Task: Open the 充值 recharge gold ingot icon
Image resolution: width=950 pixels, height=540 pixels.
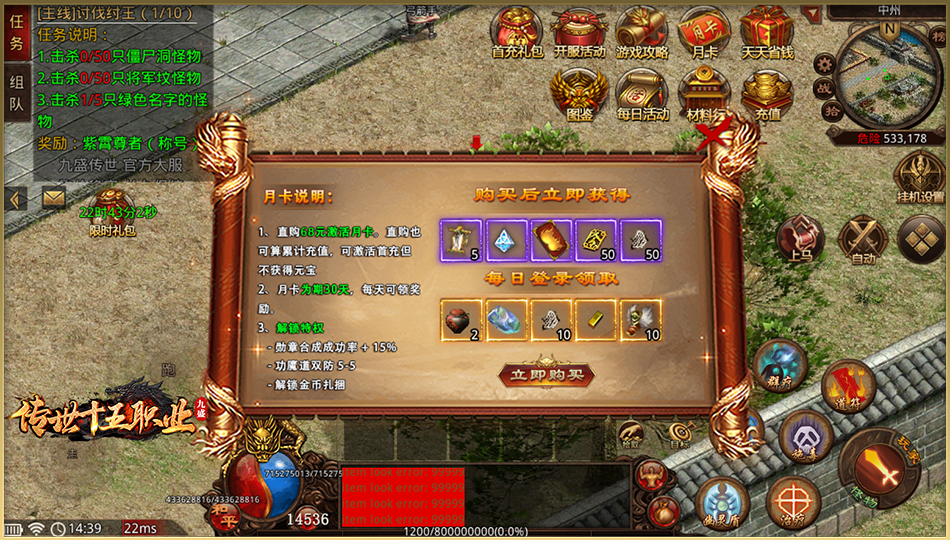Action: 767,93
